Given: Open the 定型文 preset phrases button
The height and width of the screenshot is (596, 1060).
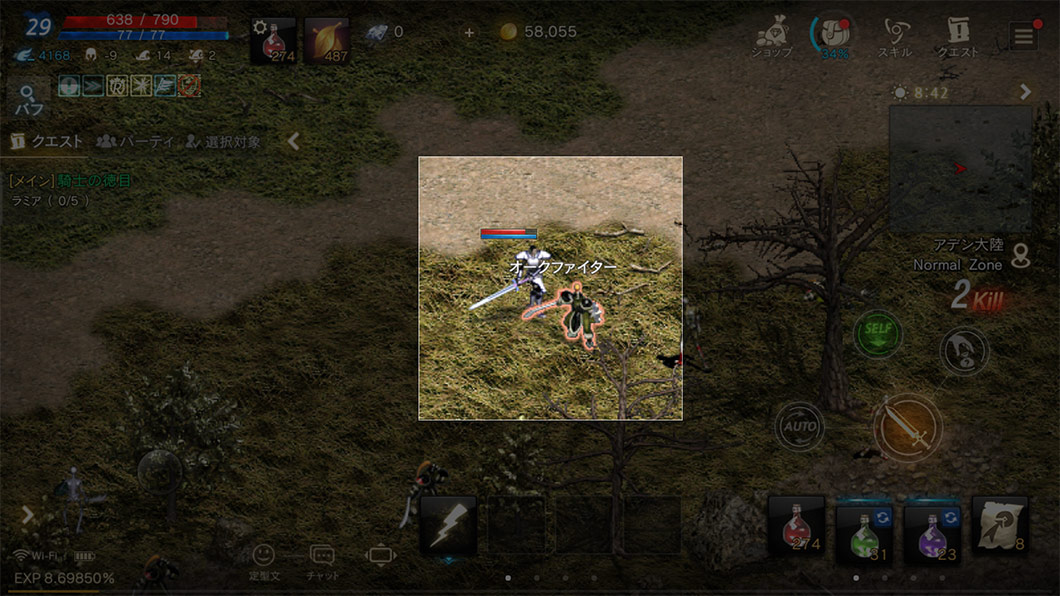Looking at the screenshot, I should pyautogui.click(x=263, y=561).
